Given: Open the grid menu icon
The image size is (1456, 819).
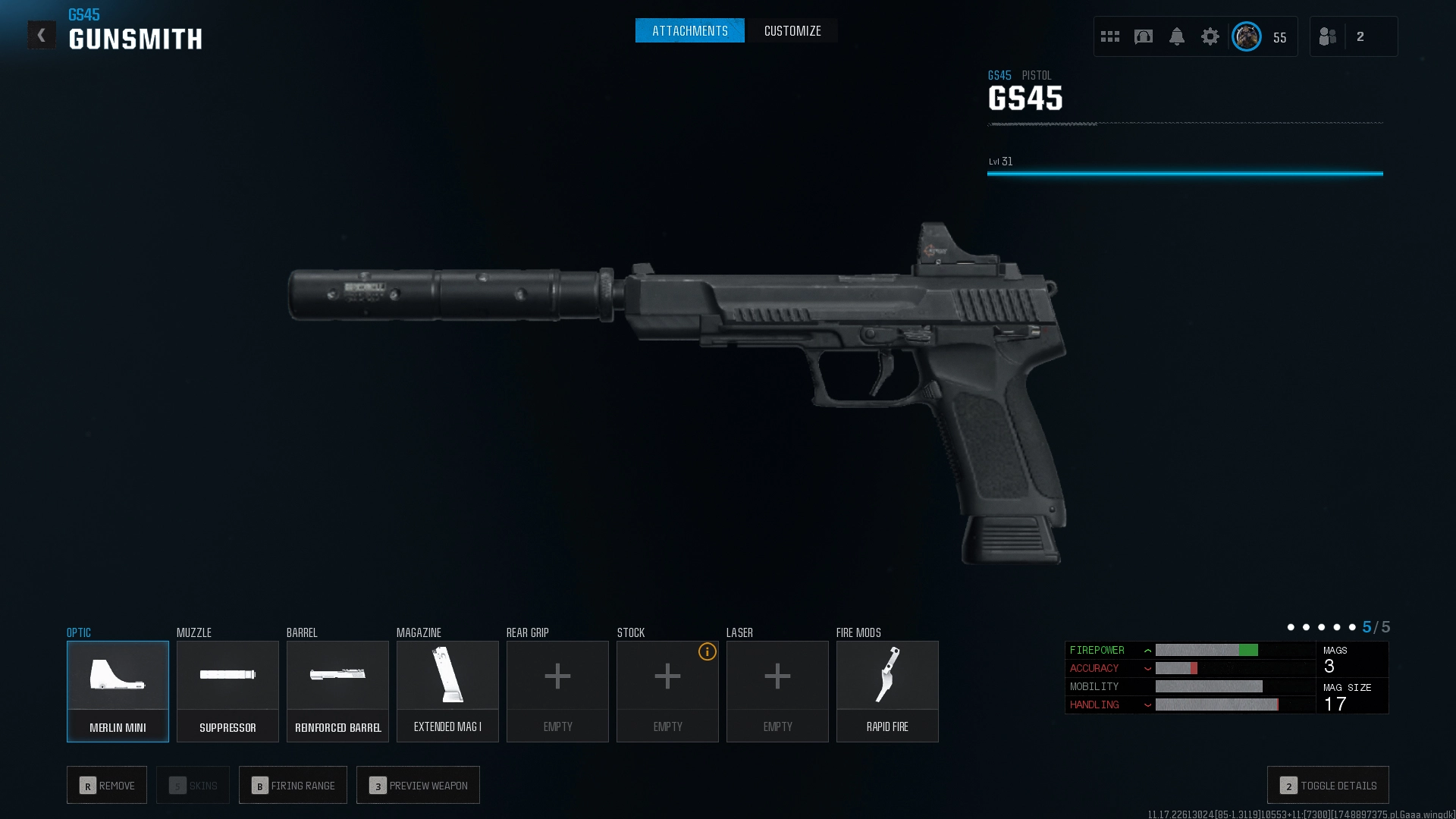Looking at the screenshot, I should click(1110, 36).
